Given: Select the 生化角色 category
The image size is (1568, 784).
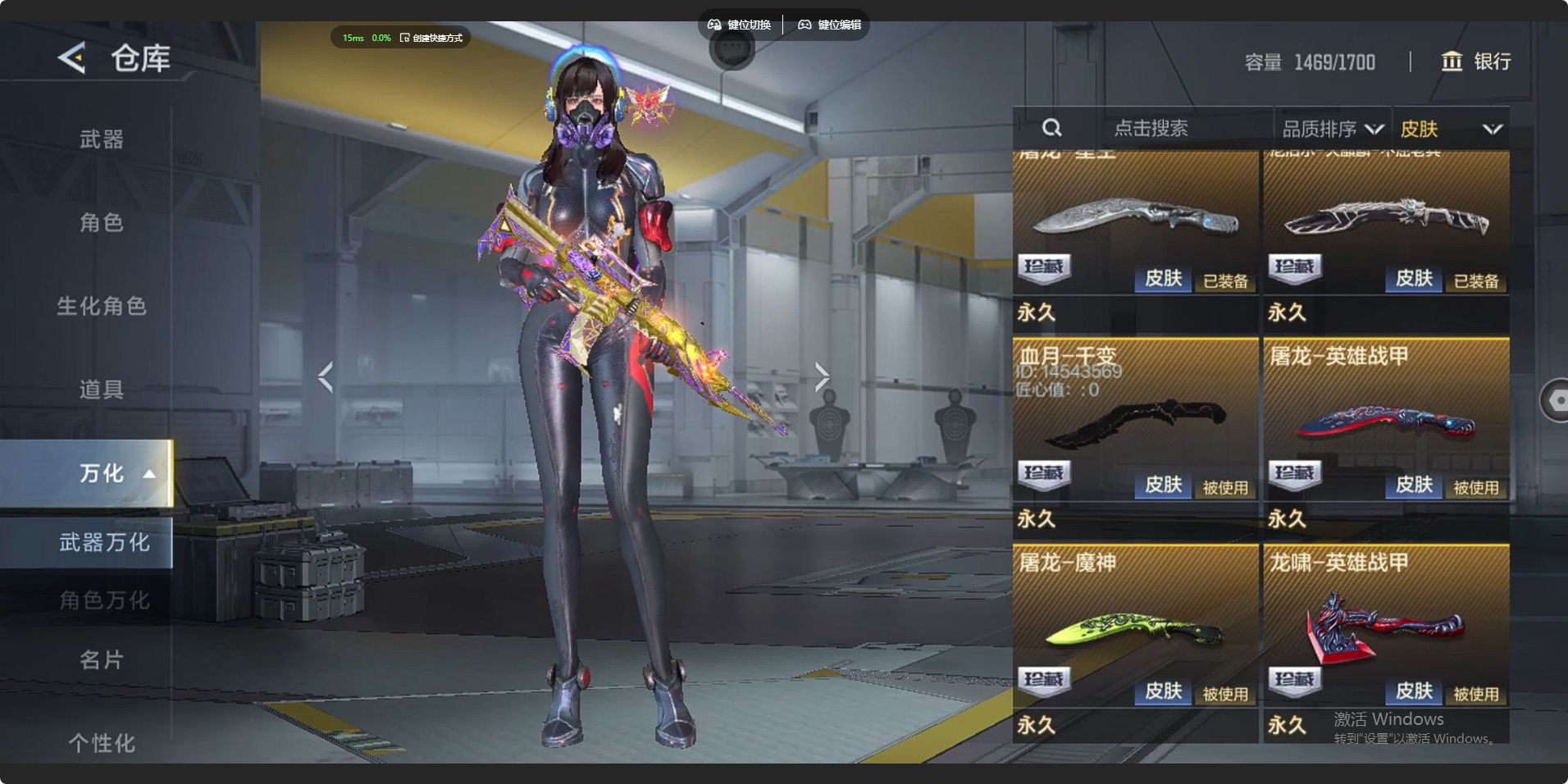Looking at the screenshot, I should pyautogui.click(x=102, y=306).
